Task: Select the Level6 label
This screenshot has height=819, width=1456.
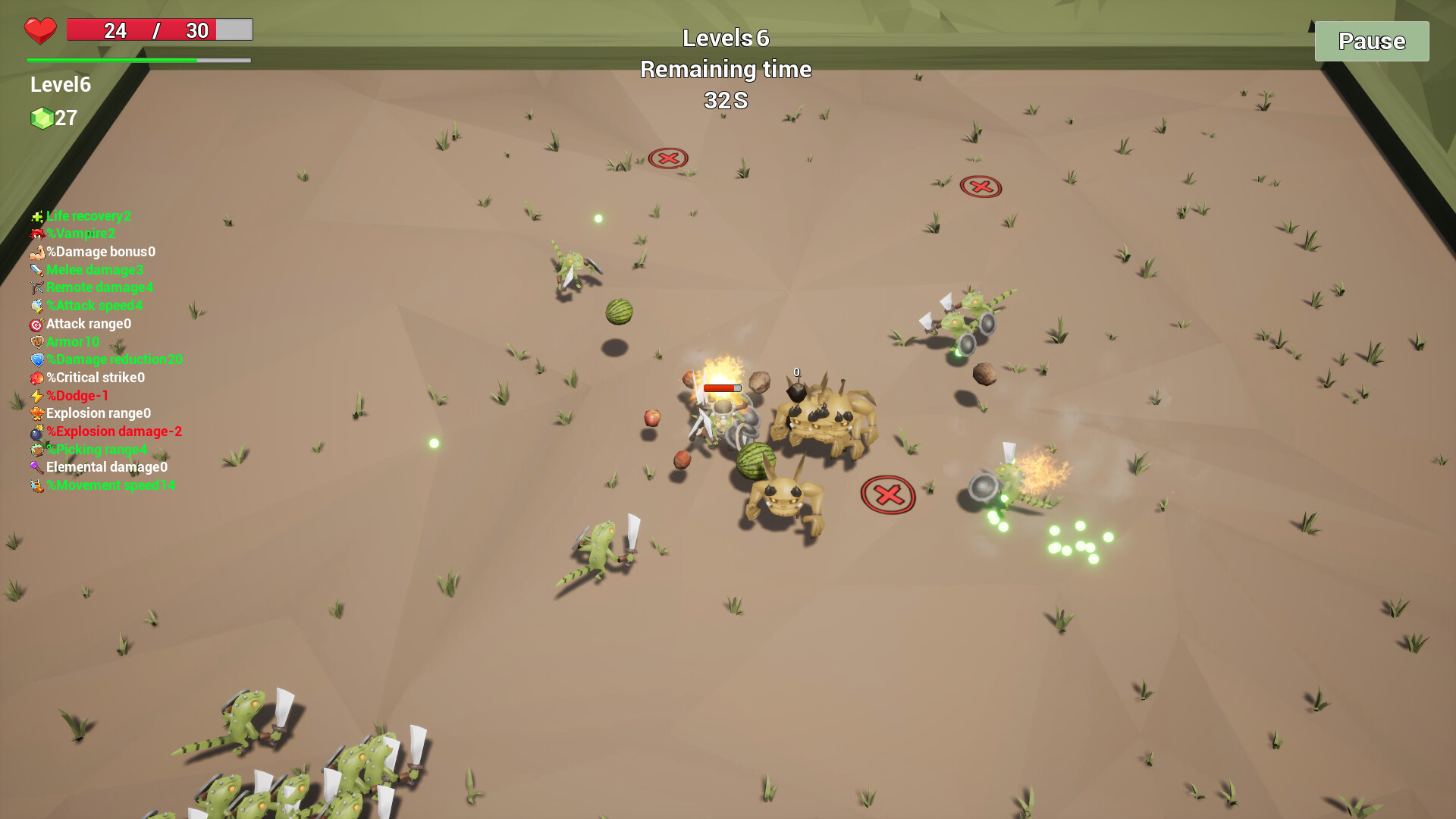Action: (x=59, y=85)
